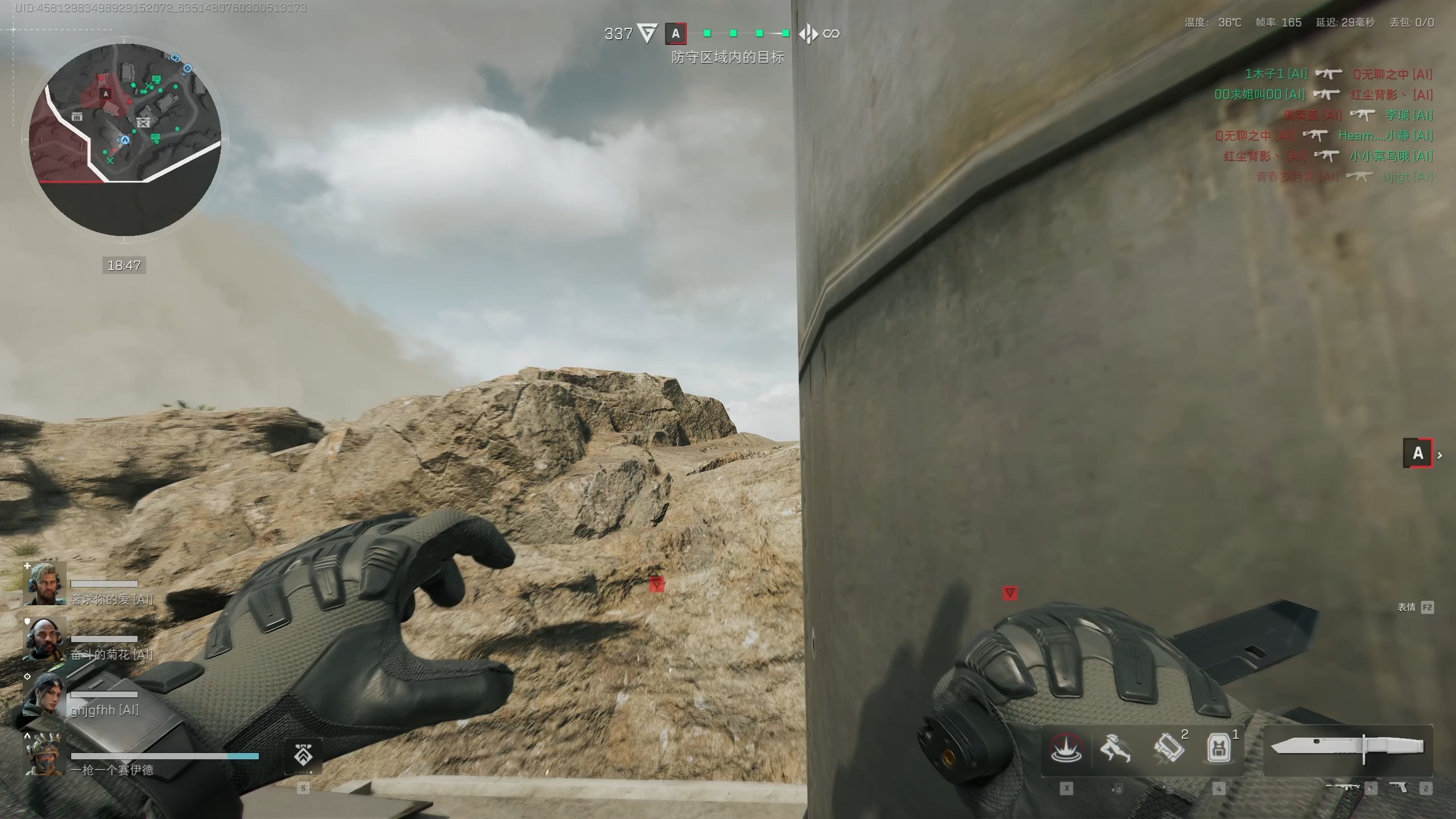Click the faction emblem beside score 337
Screen dimensions: 1456x819
pyautogui.click(x=647, y=34)
